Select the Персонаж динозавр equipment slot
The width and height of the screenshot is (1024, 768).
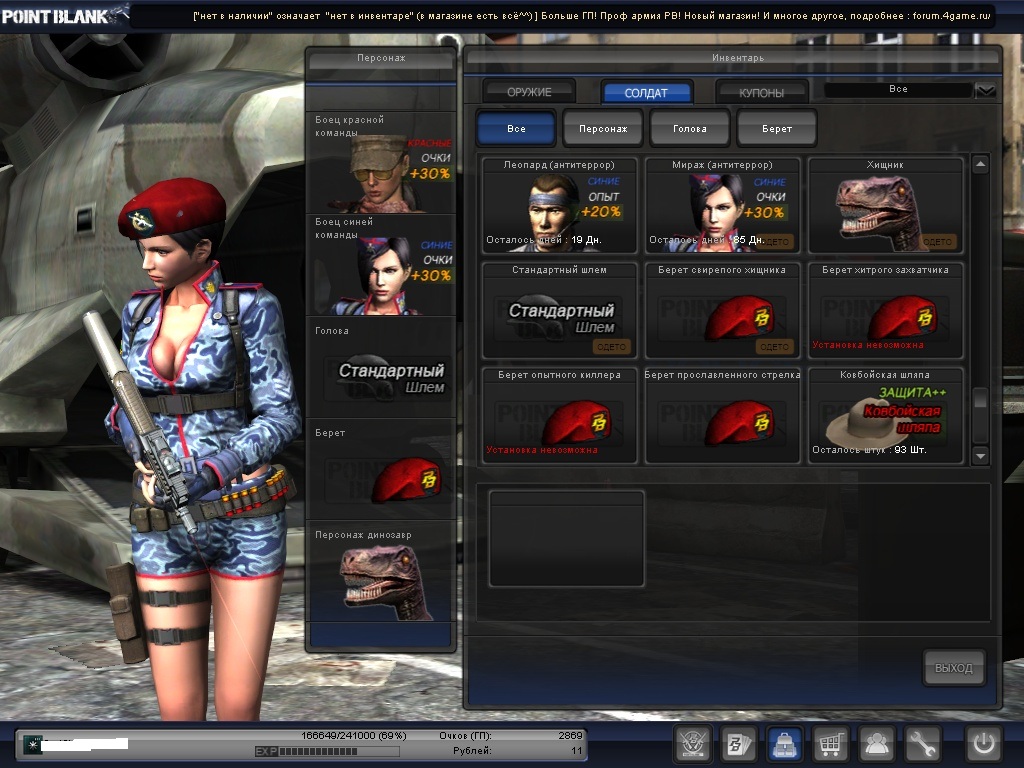[381, 574]
